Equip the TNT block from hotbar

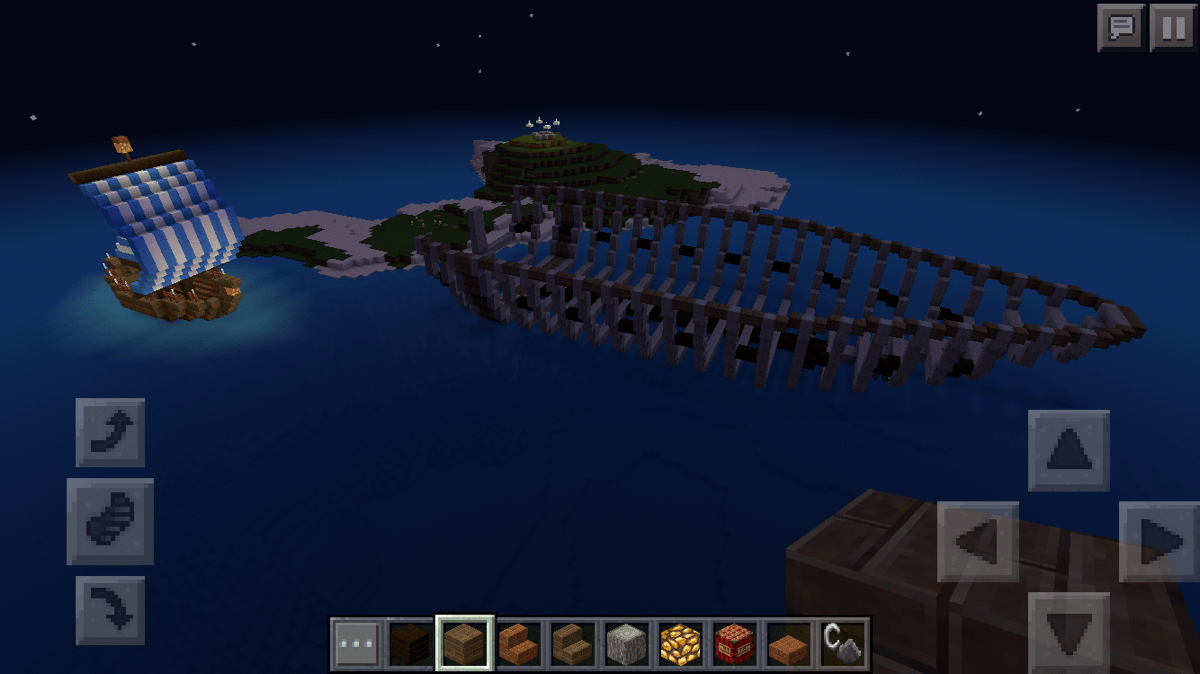pyautogui.click(x=734, y=643)
